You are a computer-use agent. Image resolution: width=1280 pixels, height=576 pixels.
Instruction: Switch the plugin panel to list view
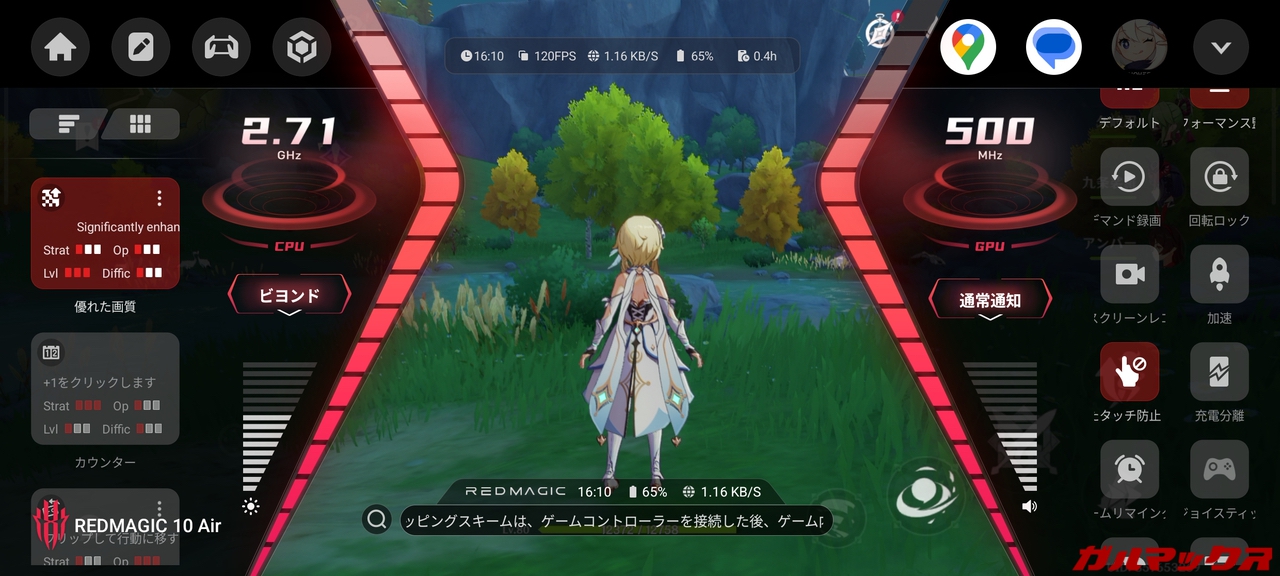tap(68, 124)
